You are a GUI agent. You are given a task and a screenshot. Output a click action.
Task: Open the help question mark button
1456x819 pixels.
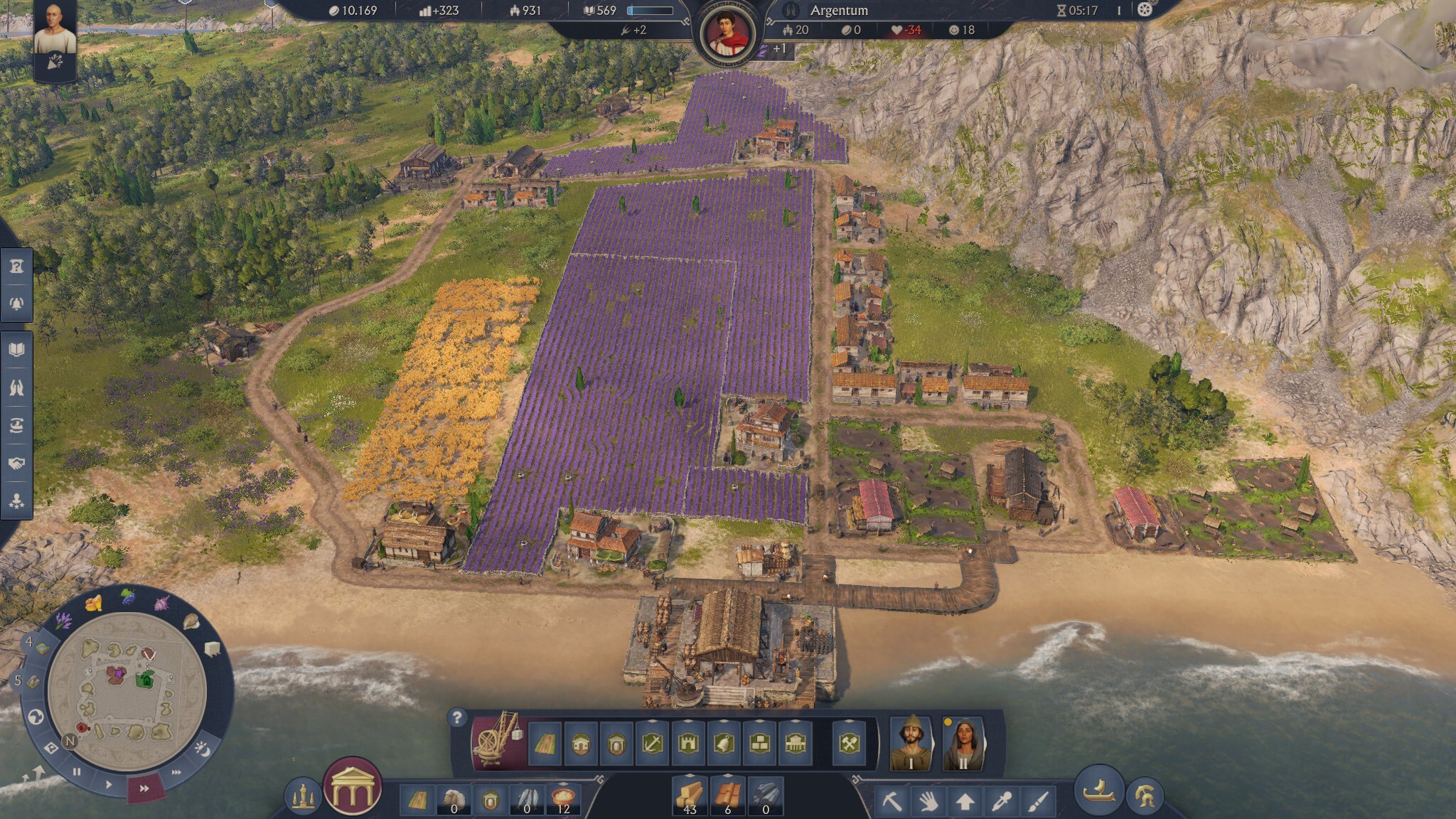point(458,717)
